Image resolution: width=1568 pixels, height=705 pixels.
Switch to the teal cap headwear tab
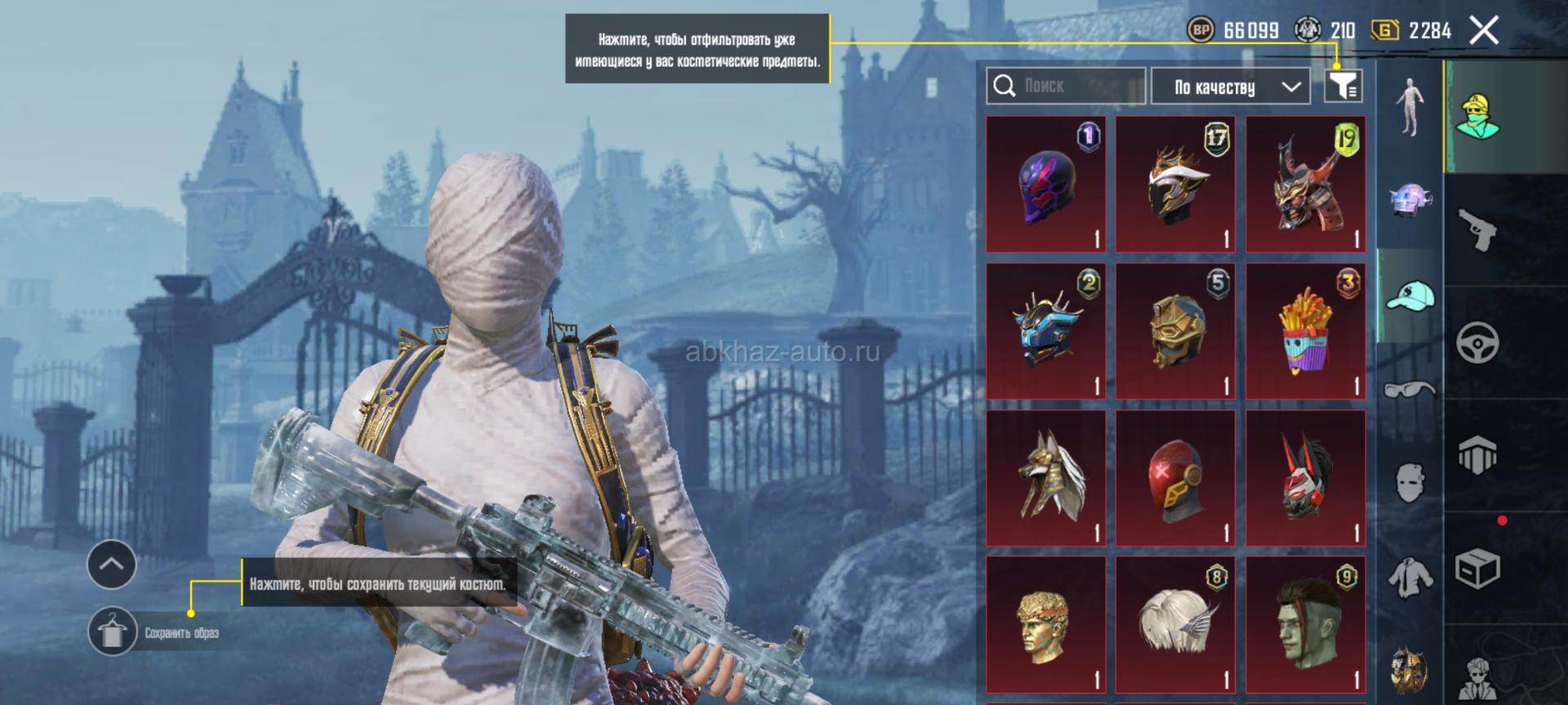pyautogui.click(x=1410, y=297)
